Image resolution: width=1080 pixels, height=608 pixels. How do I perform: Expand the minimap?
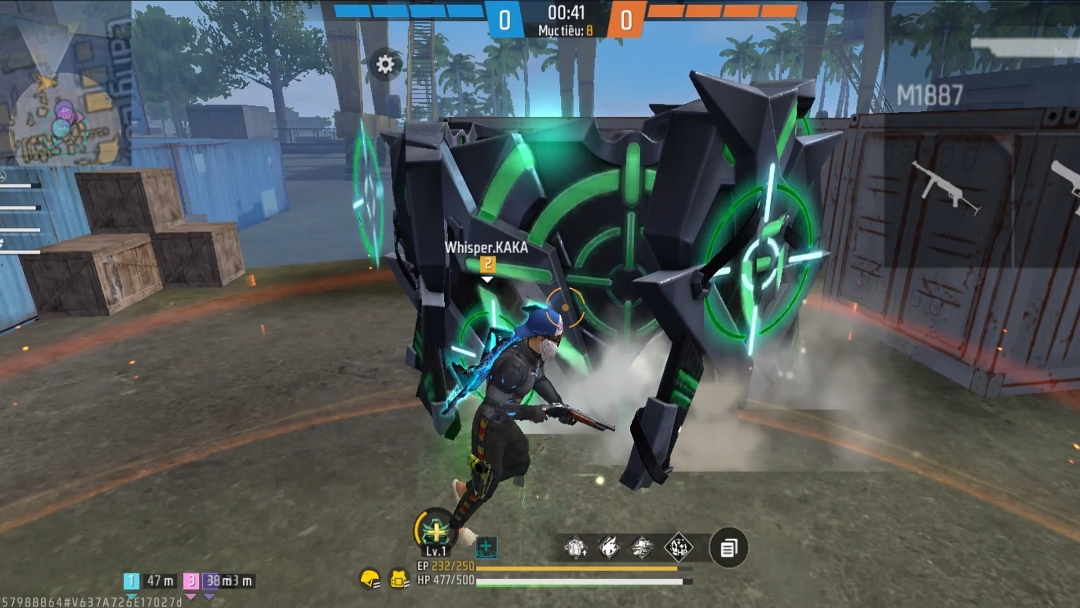tap(62, 118)
